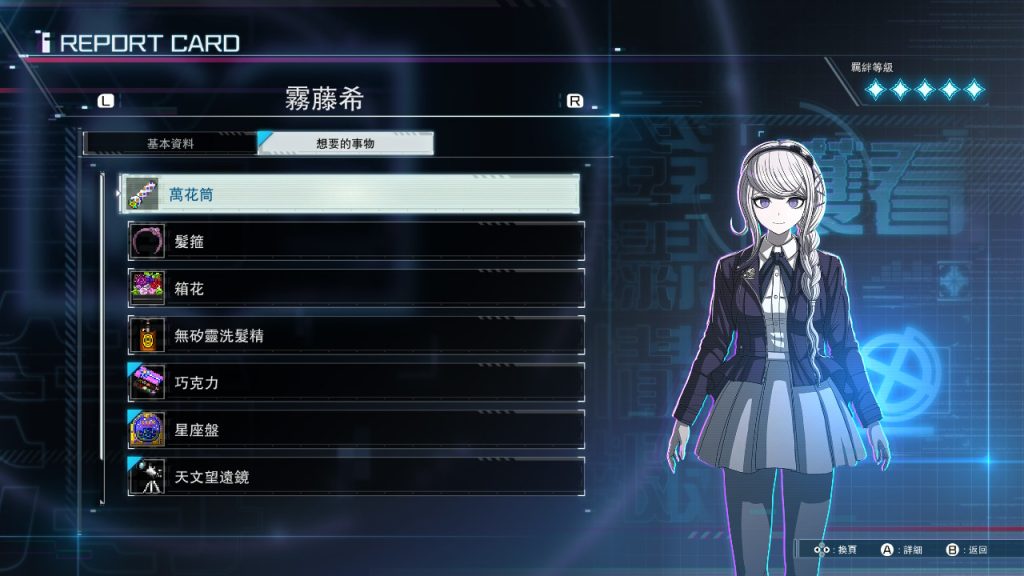Pick the 無矽靈洗髮精 entry
The width and height of the screenshot is (1024, 576).
(355, 335)
